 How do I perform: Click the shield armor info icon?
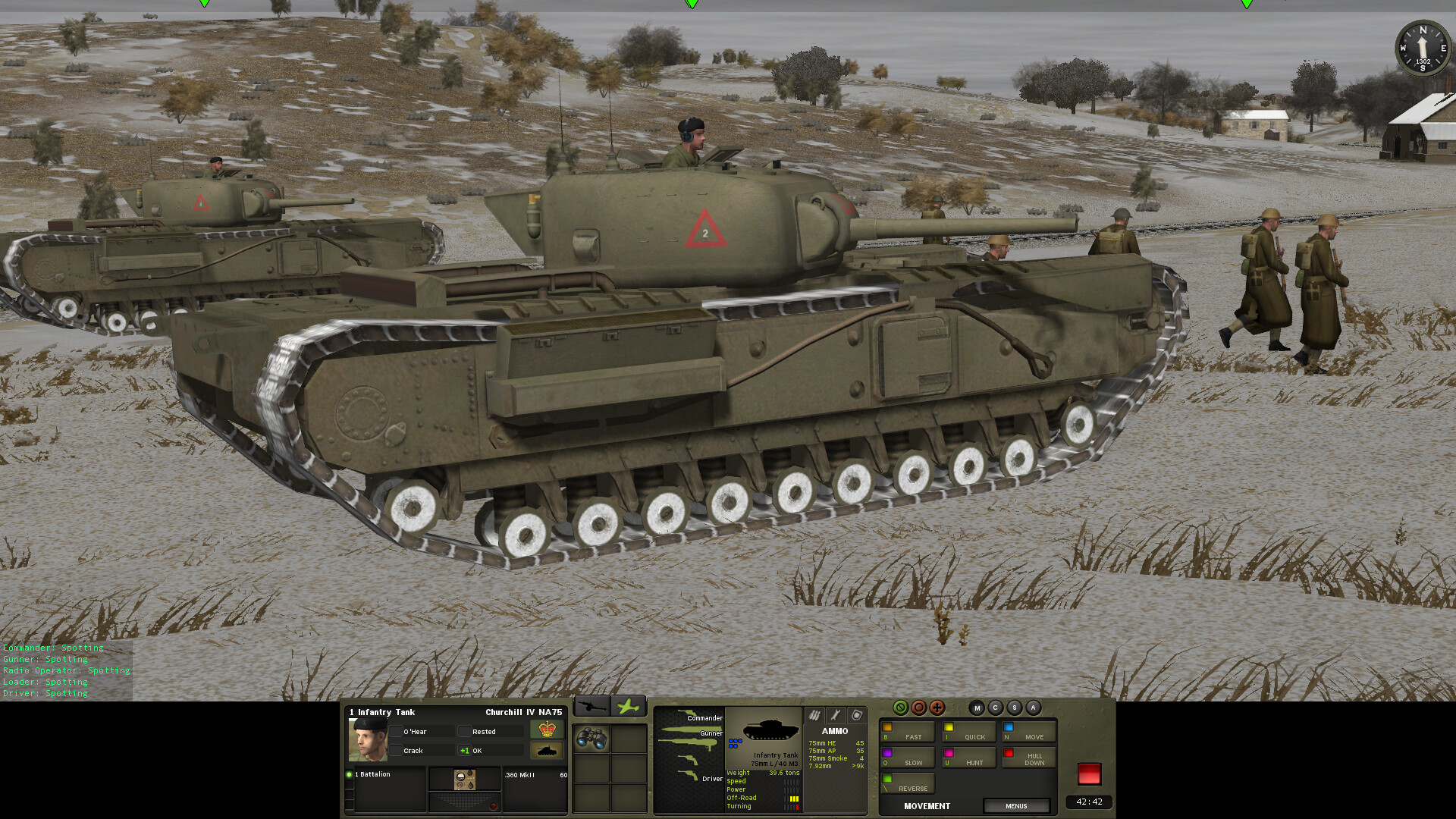pos(858,715)
